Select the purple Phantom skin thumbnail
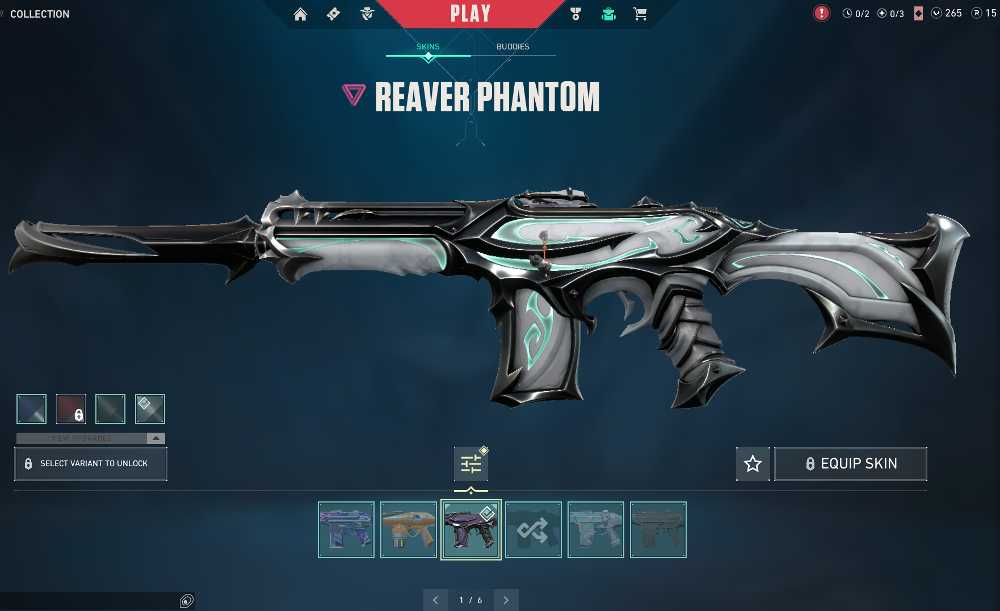The height and width of the screenshot is (611, 1000). click(x=346, y=529)
